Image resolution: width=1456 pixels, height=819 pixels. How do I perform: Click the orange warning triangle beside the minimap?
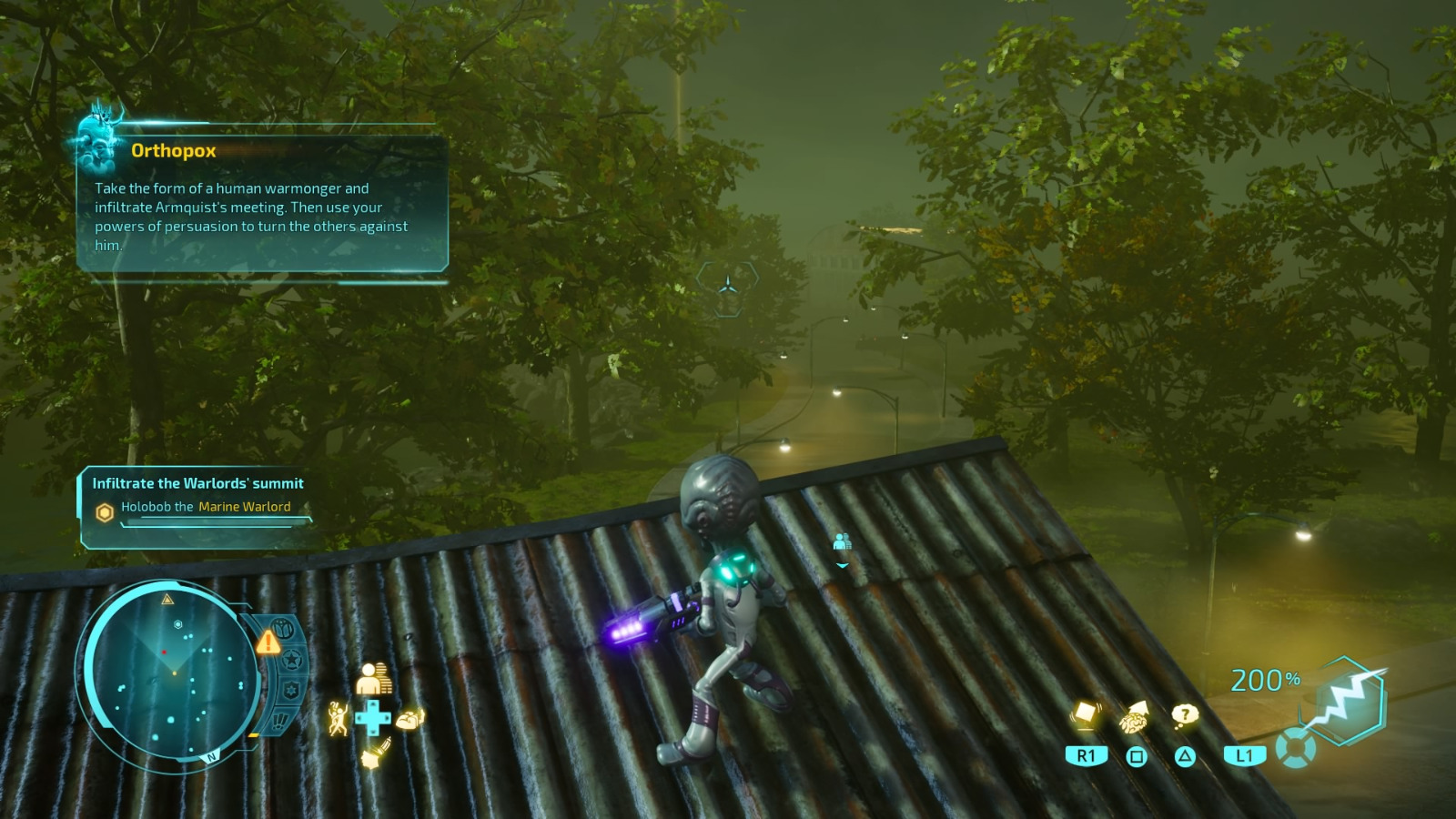[268, 642]
